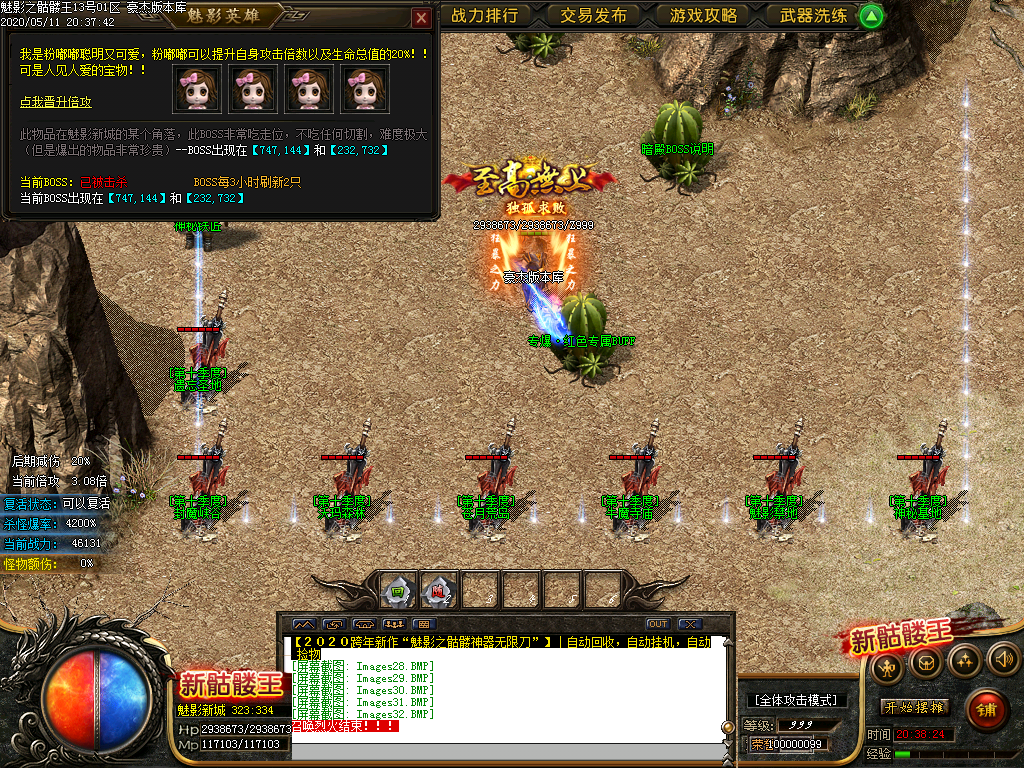1024x768 pixels.
Task: Open the 游戏攻略 guide menu
Action: pos(704,15)
